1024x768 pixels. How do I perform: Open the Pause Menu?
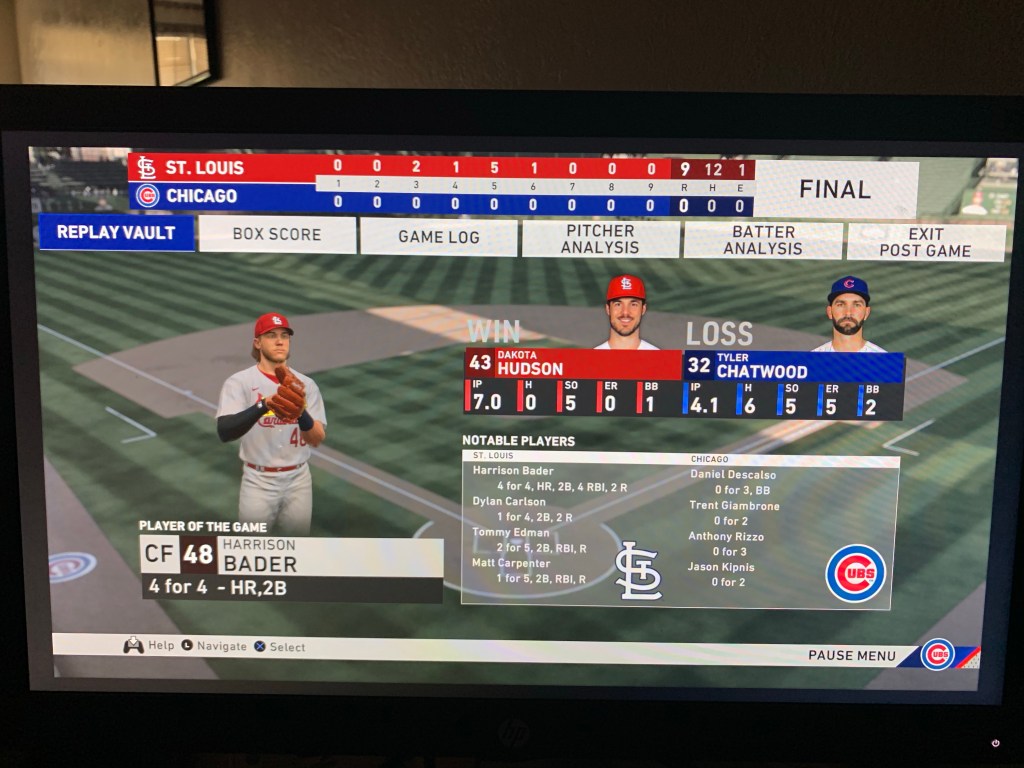click(x=852, y=655)
